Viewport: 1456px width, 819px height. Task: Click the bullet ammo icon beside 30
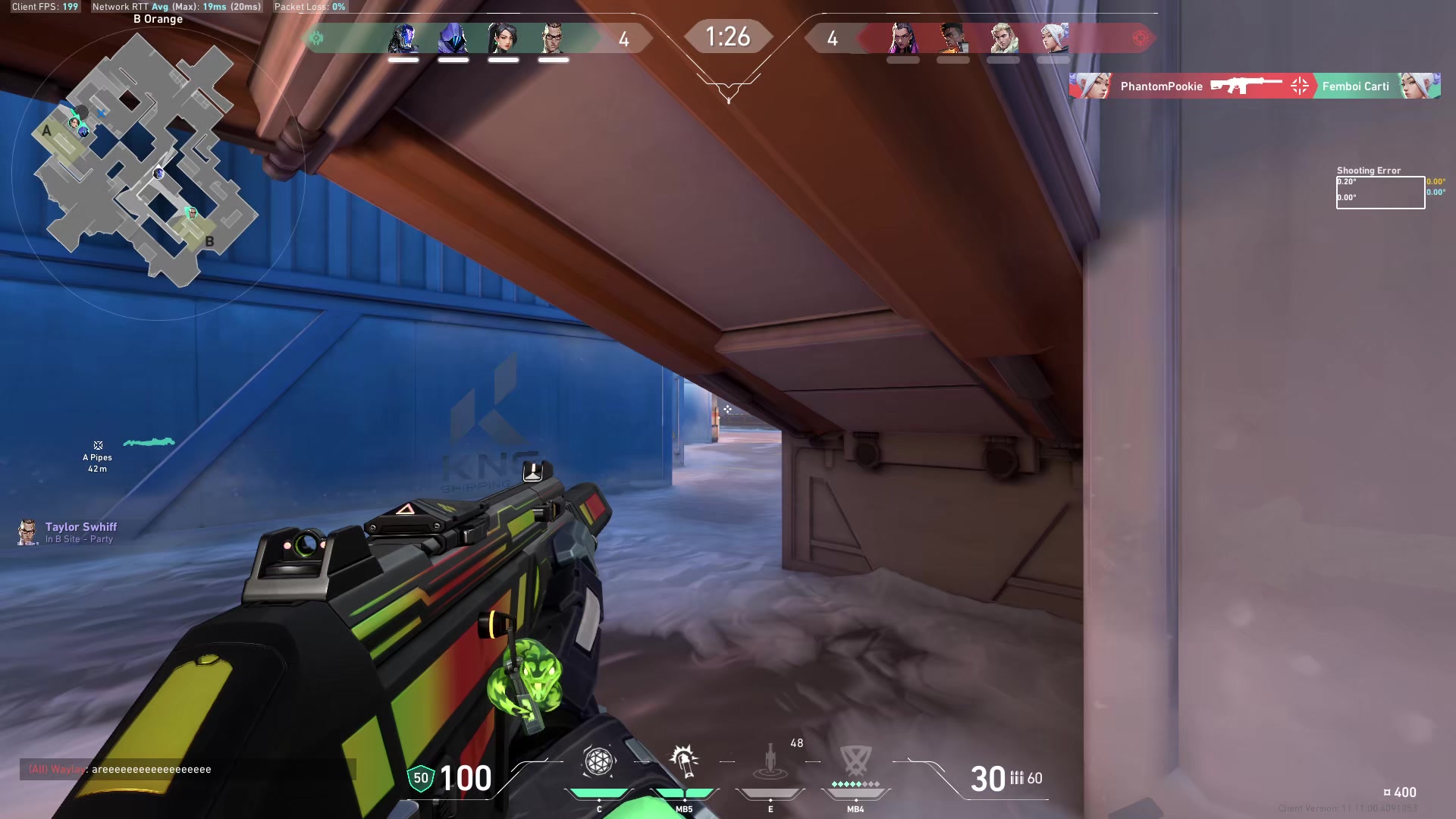(x=1018, y=779)
